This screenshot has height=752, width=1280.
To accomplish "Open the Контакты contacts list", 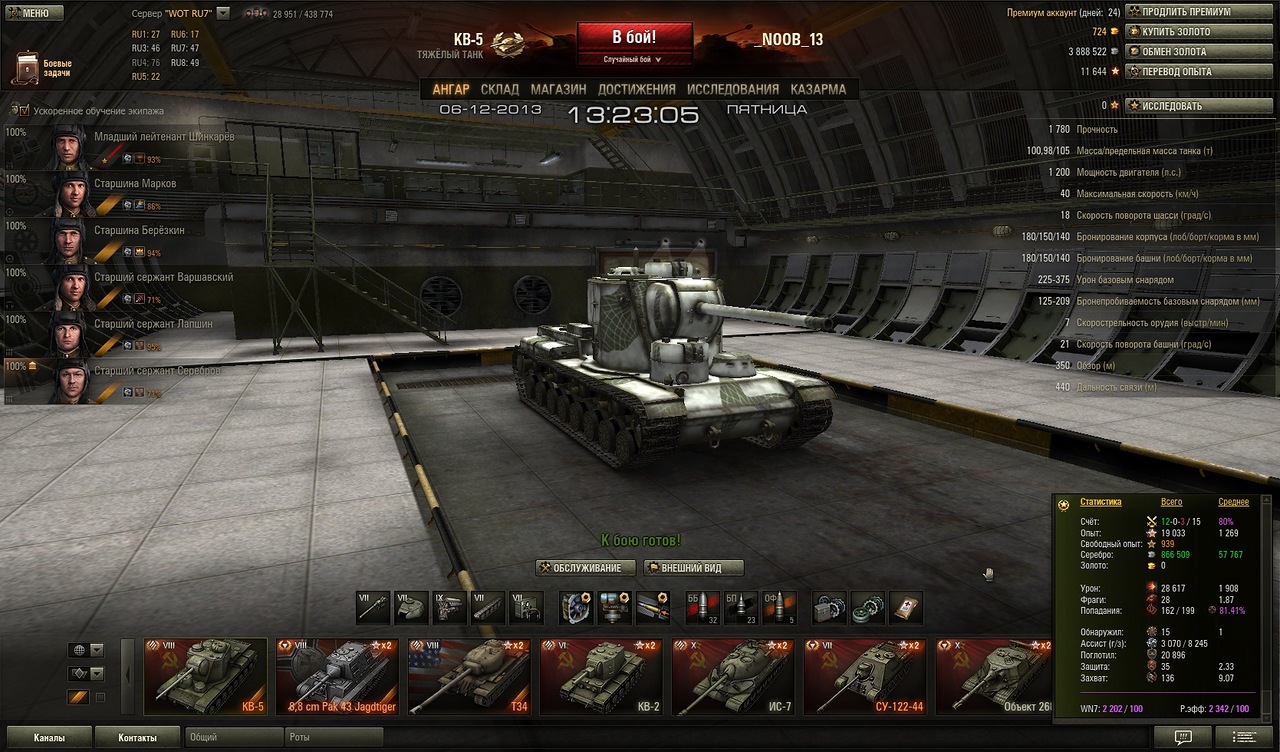I will click(137, 738).
